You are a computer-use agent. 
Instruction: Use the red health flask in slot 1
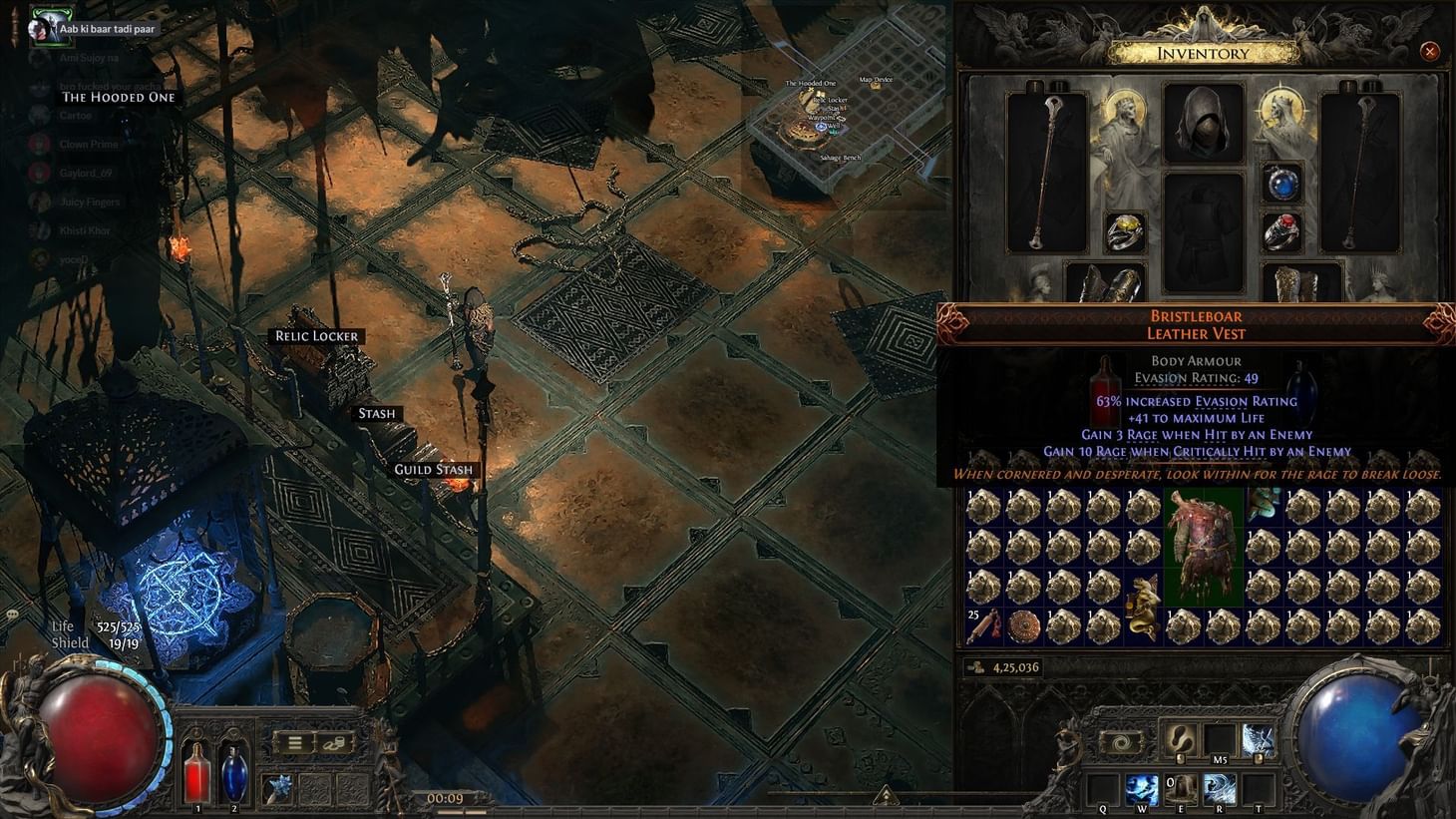pyautogui.click(x=196, y=771)
